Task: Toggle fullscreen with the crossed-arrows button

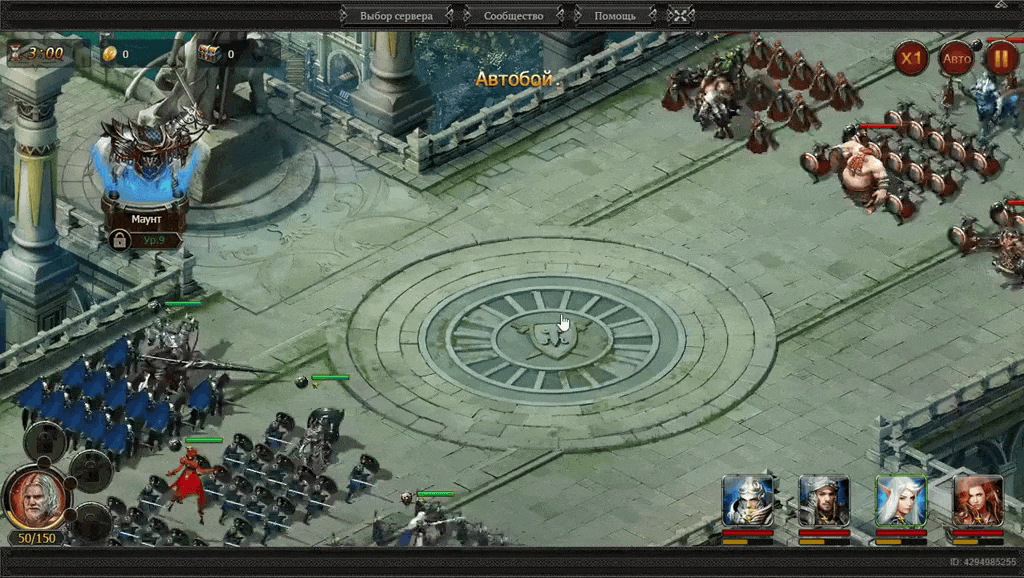Action: 680,16
